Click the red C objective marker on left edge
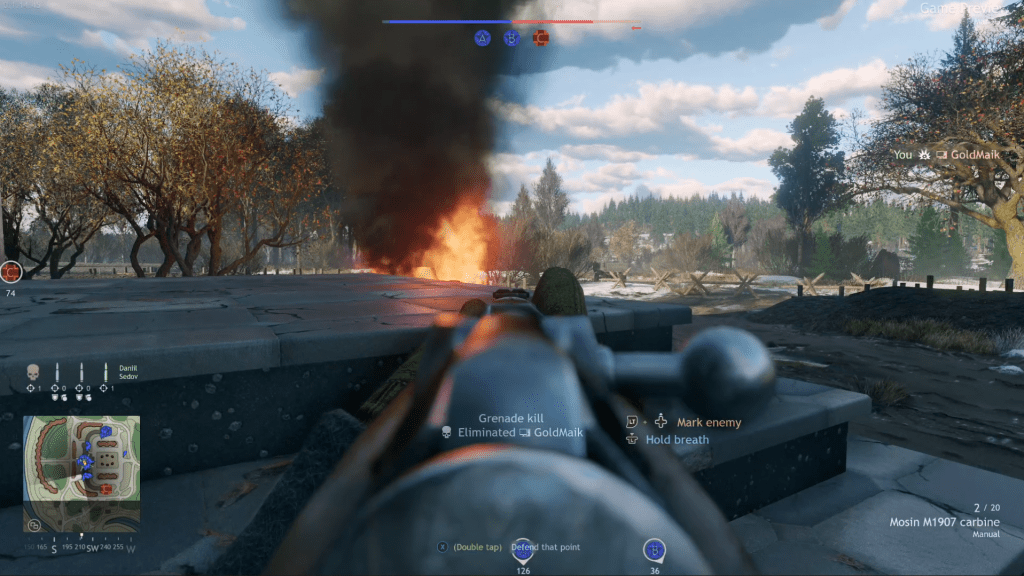Viewport: 1024px width, 576px height. pyautogui.click(x=11, y=271)
